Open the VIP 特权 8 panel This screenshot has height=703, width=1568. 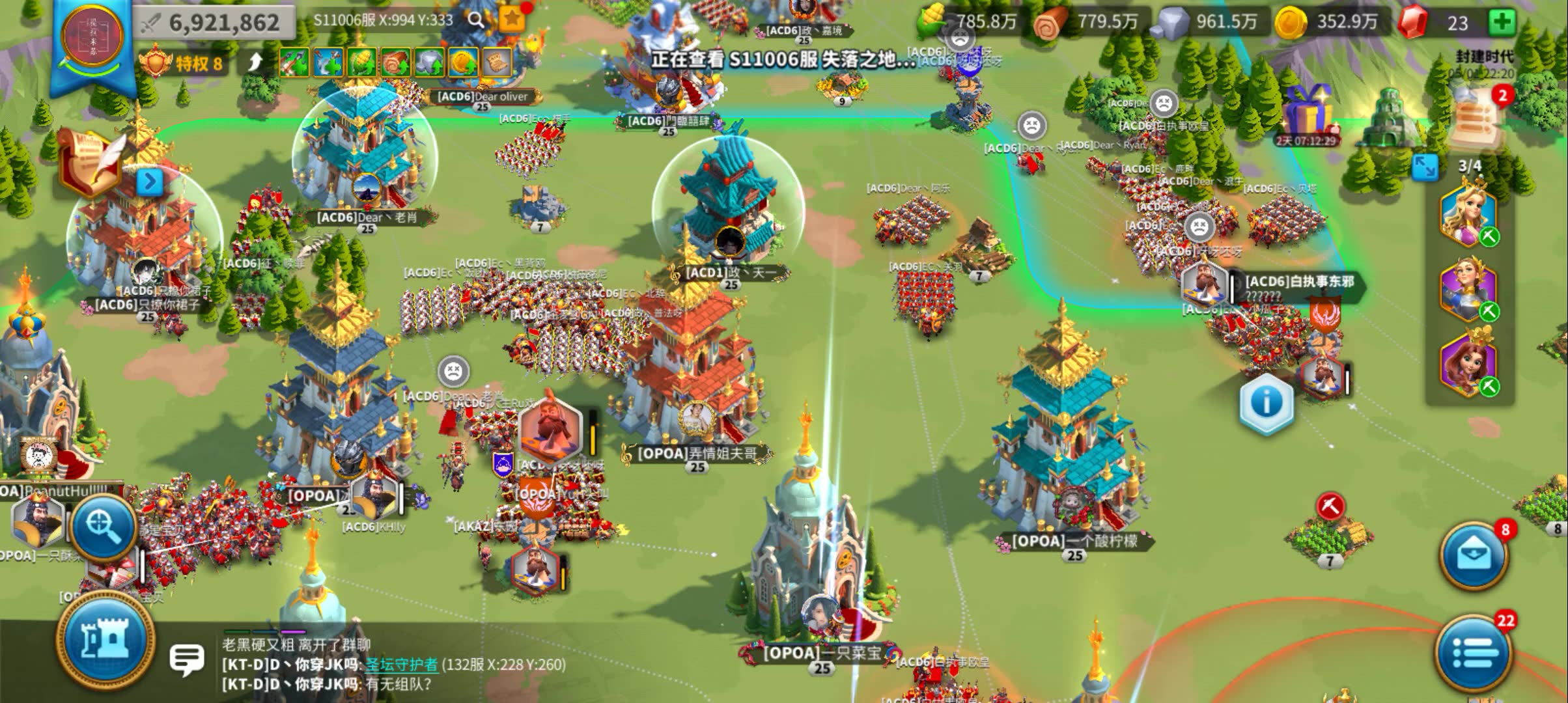point(184,64)
